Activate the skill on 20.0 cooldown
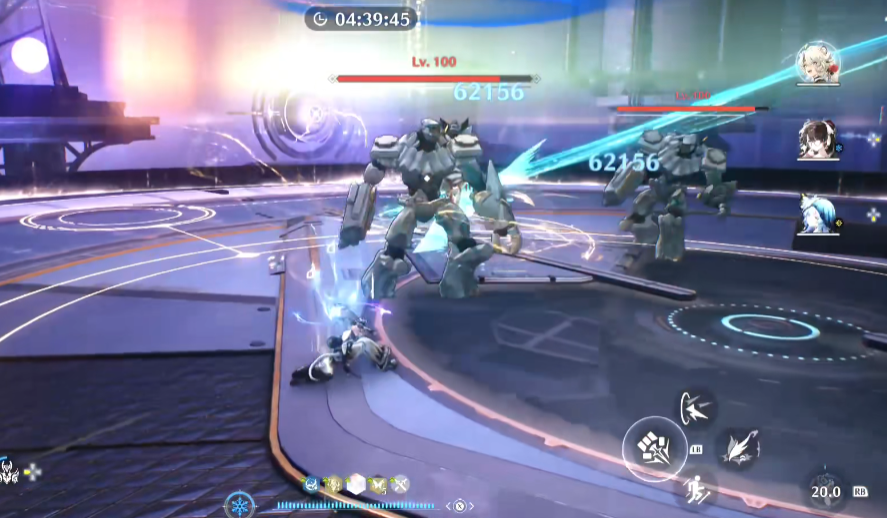Viewport: 887px width, 518px height. [826, 489]
